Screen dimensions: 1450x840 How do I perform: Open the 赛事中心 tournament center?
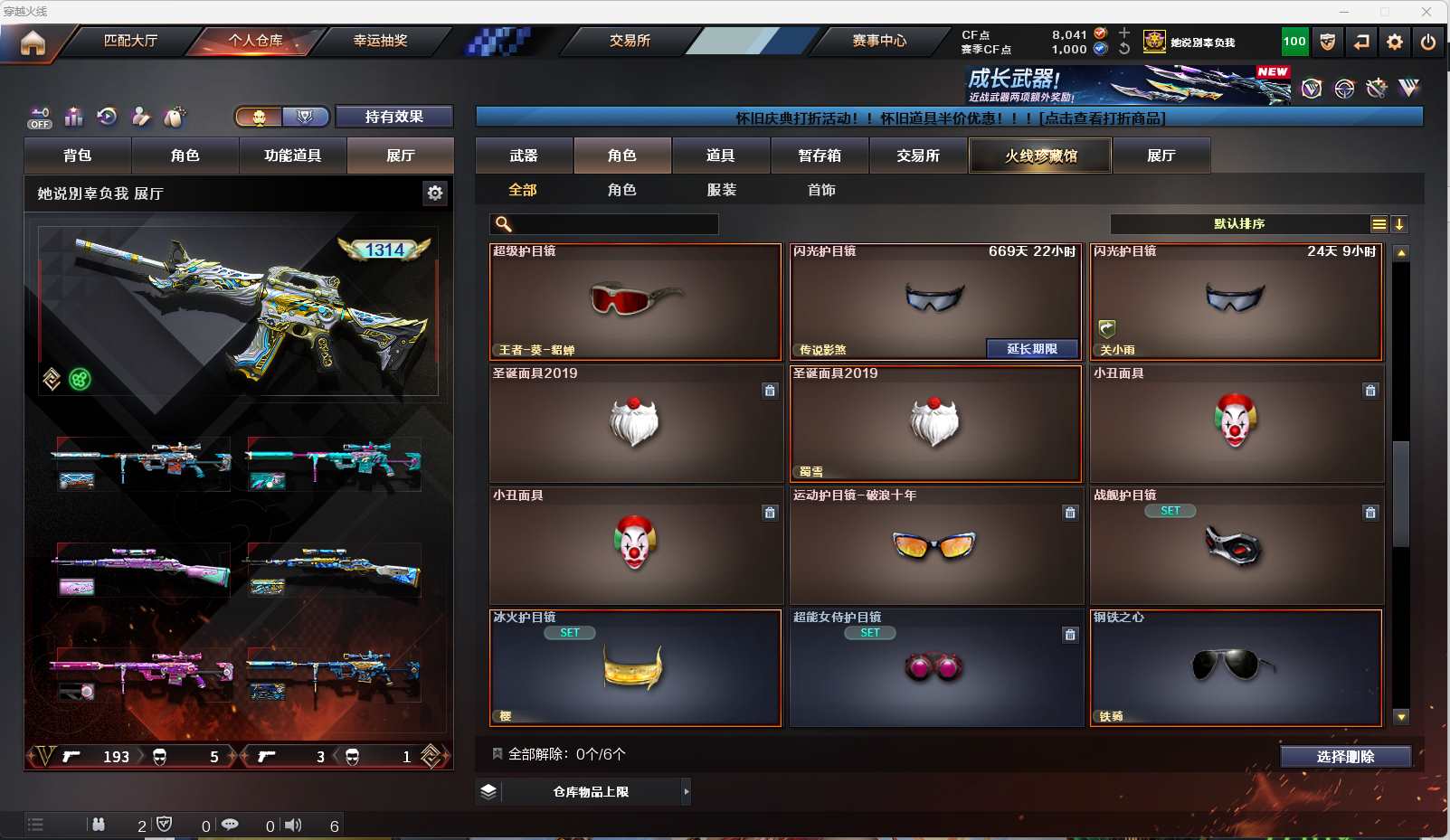[x=878, y=41]
